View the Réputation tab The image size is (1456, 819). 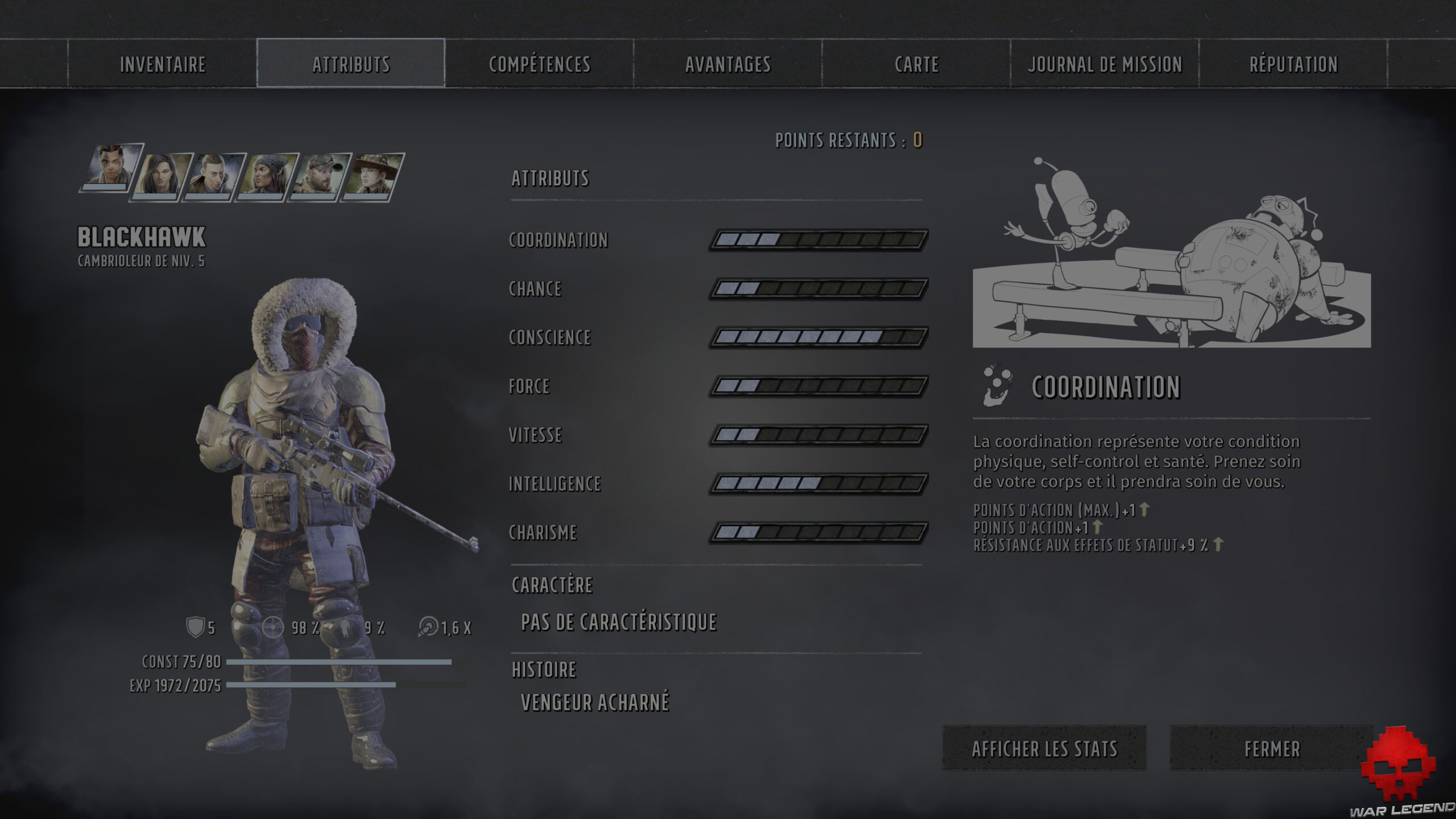[x=1293, y=64]
